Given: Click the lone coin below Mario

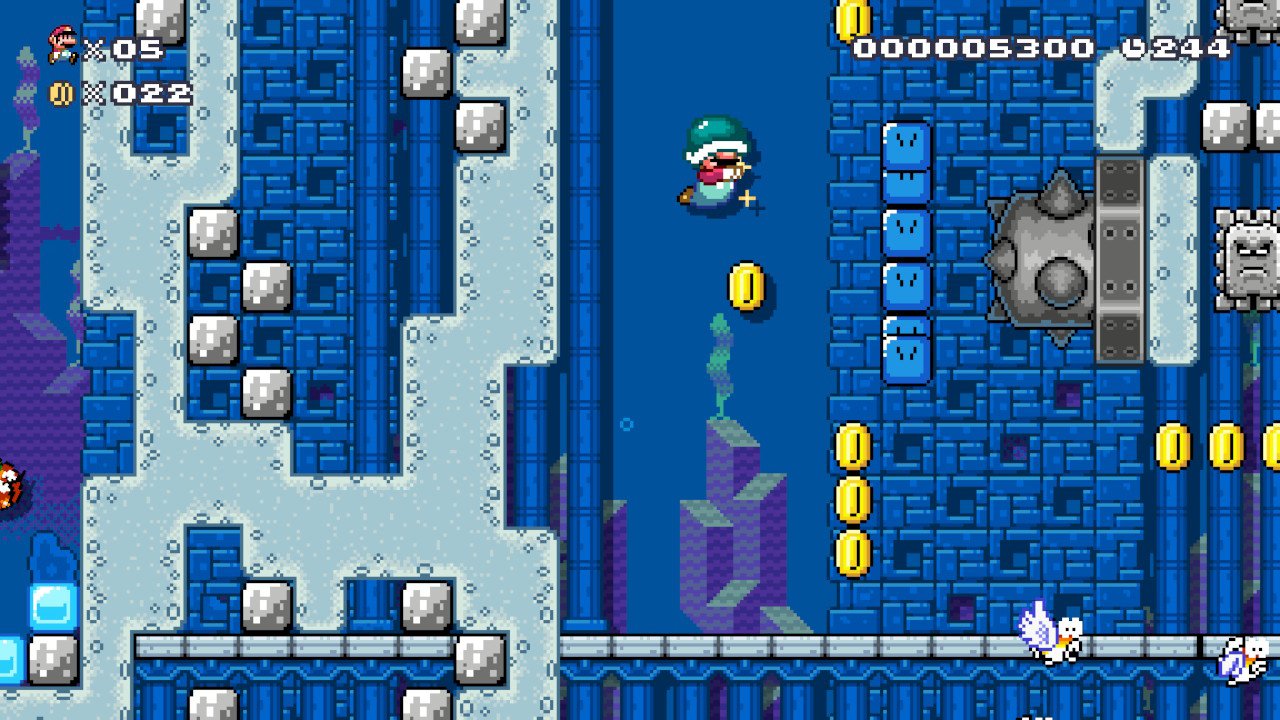Looking at the screenshot, I should click(x=748, y=287).
